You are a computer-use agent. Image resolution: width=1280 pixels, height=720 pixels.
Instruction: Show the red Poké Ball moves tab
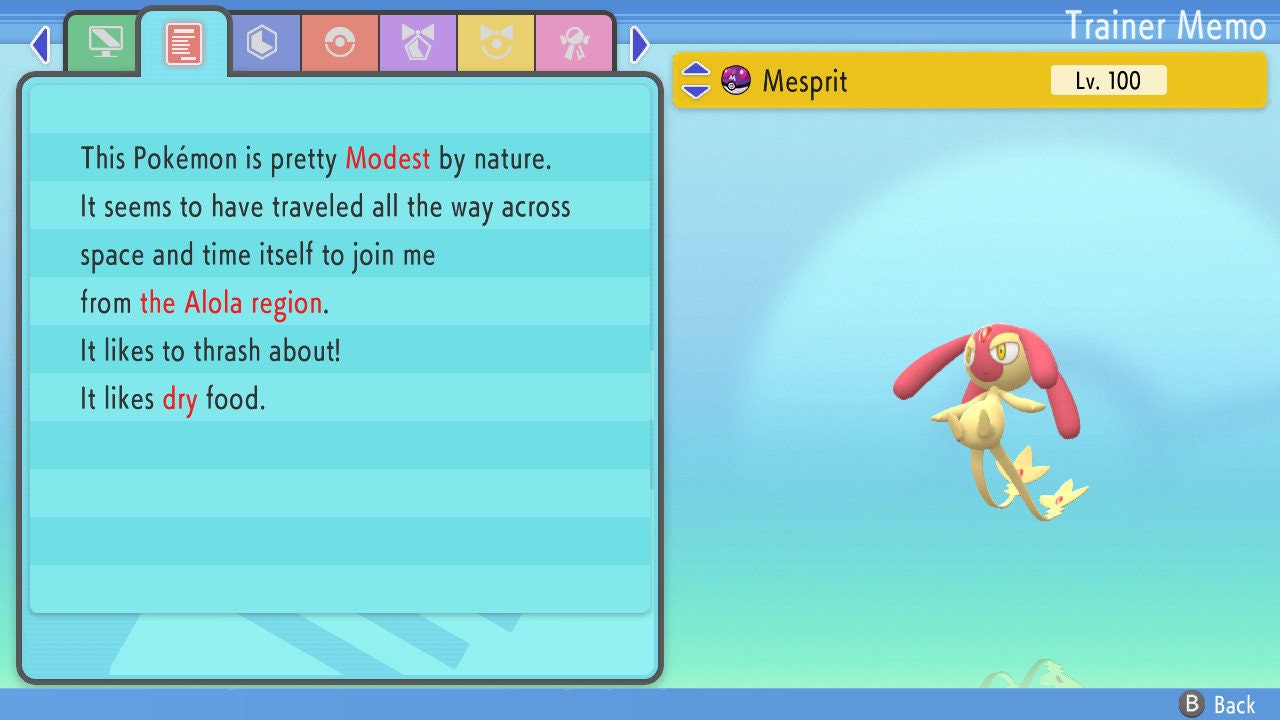pyautogui.click(x=340, y=43)
